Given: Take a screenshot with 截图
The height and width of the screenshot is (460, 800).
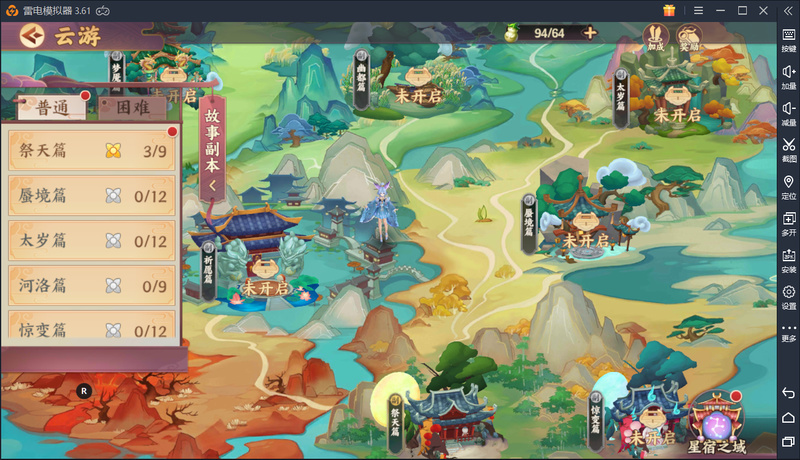Looking at the screenshot, I should click(x=788, y=150).
